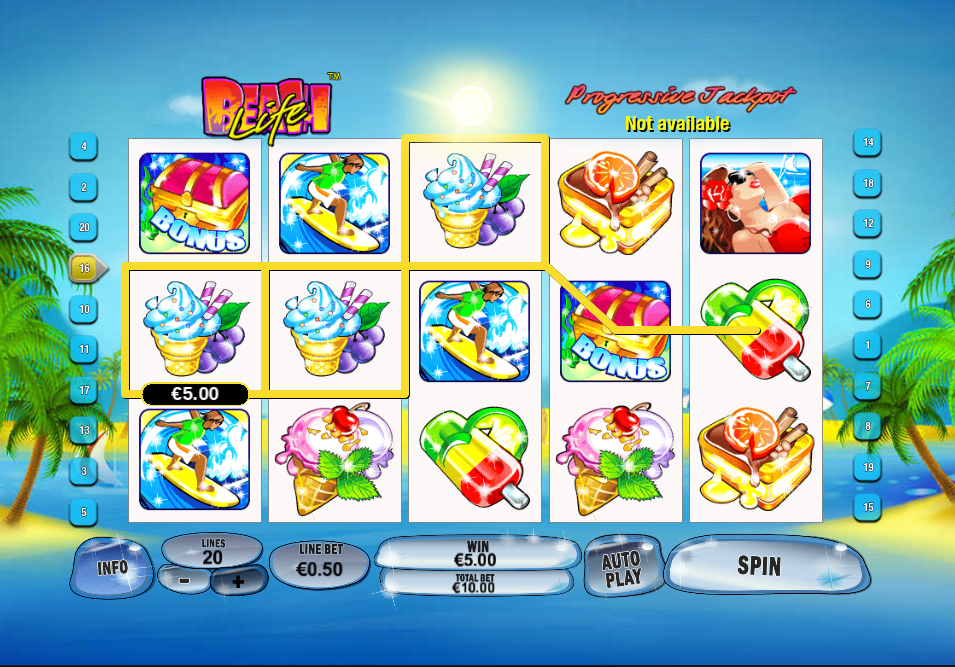Activate payline number 12
The height and width of the screenshot is (667, 955).
(x=867, y=223)
